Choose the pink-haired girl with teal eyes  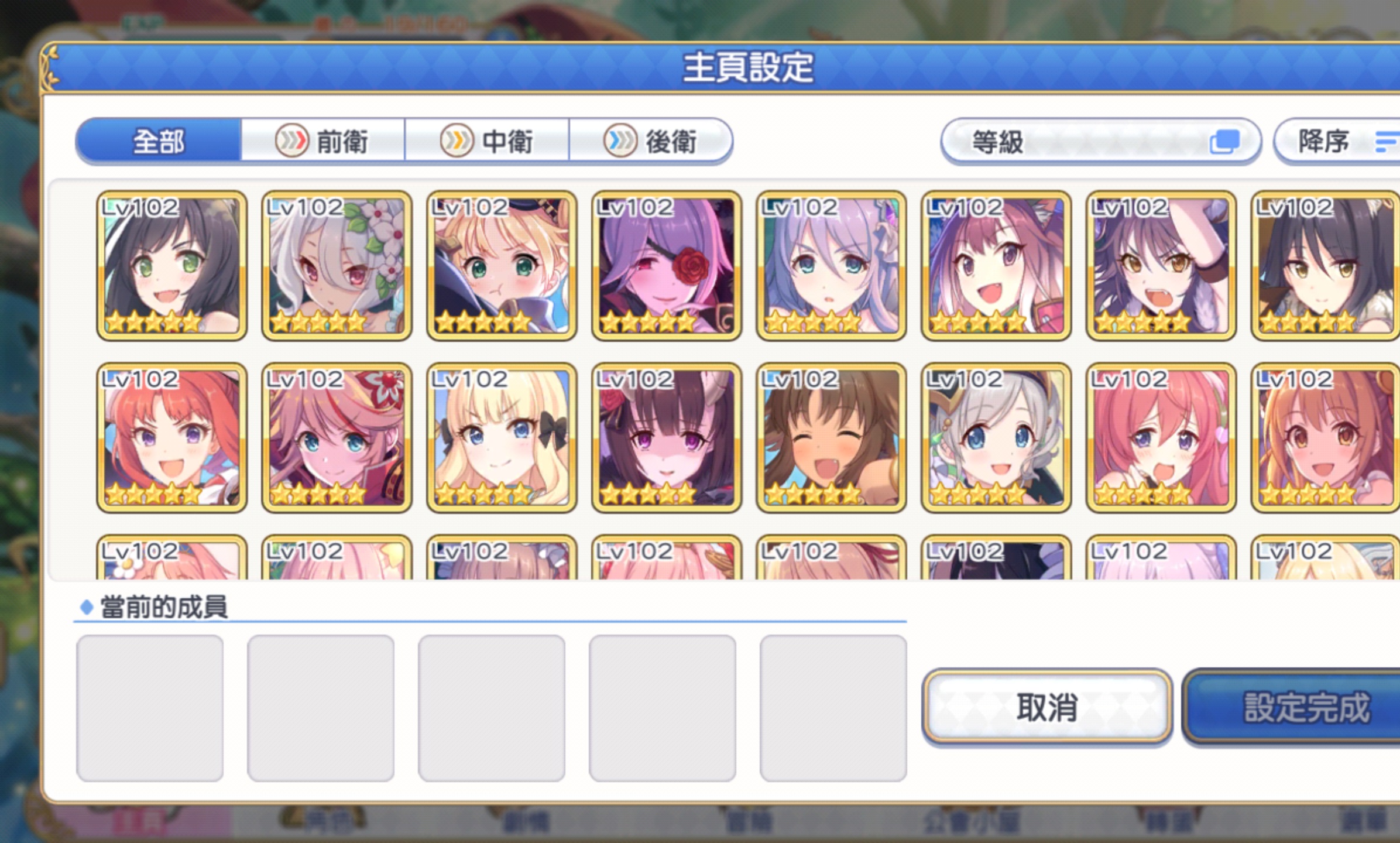(337, 438)
